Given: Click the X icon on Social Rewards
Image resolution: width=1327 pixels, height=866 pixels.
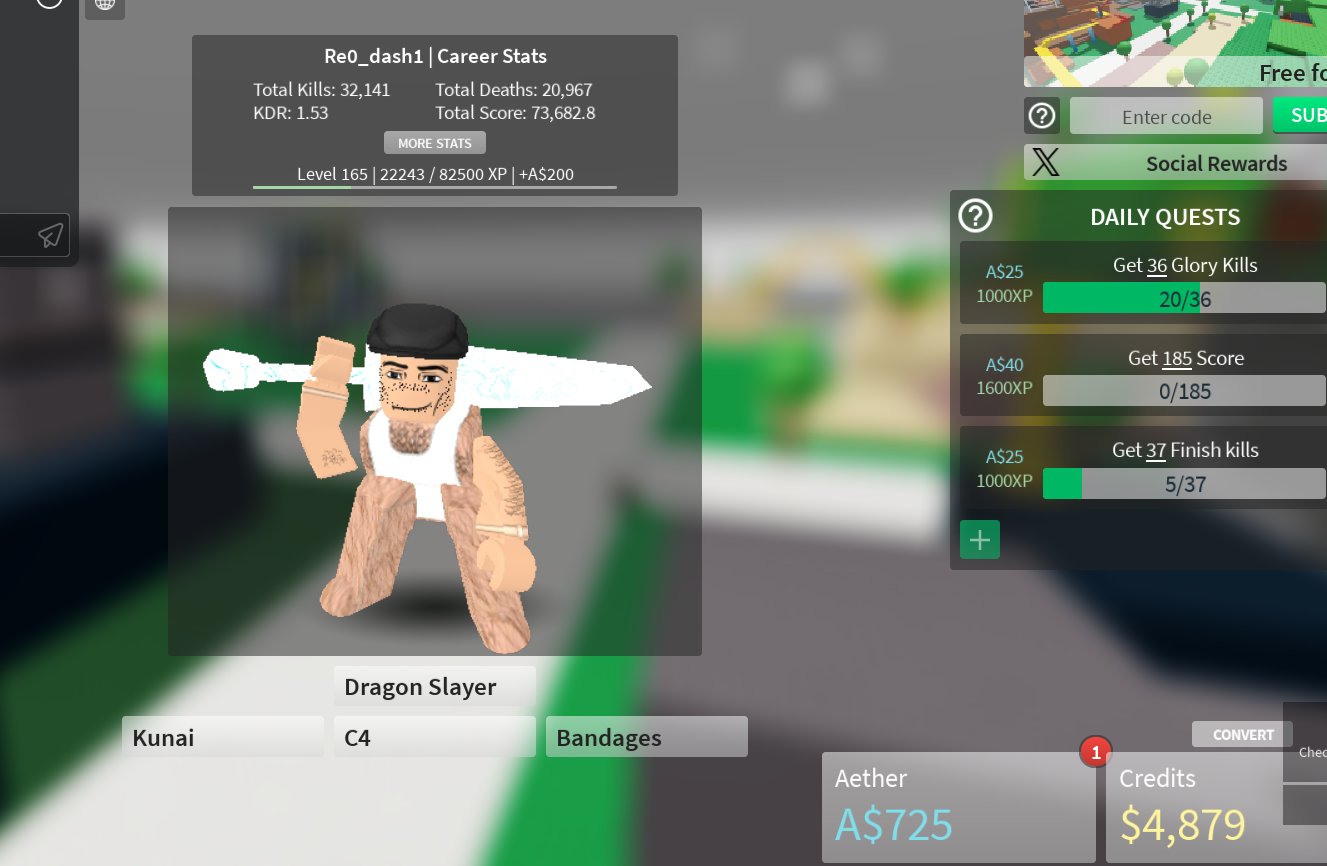Looking at the screenshot, I should 1044,162.
